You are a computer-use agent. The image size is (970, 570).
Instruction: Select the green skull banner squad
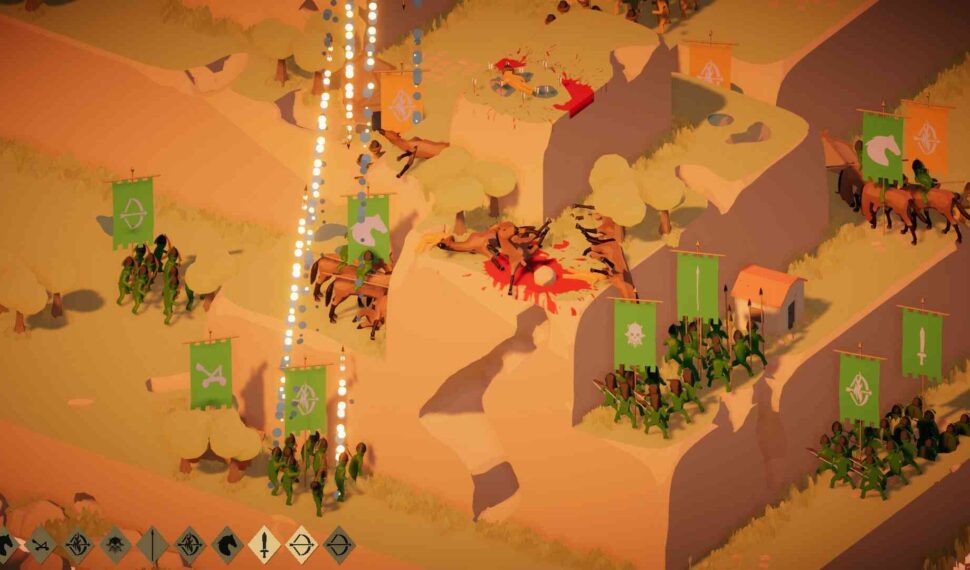635,333
